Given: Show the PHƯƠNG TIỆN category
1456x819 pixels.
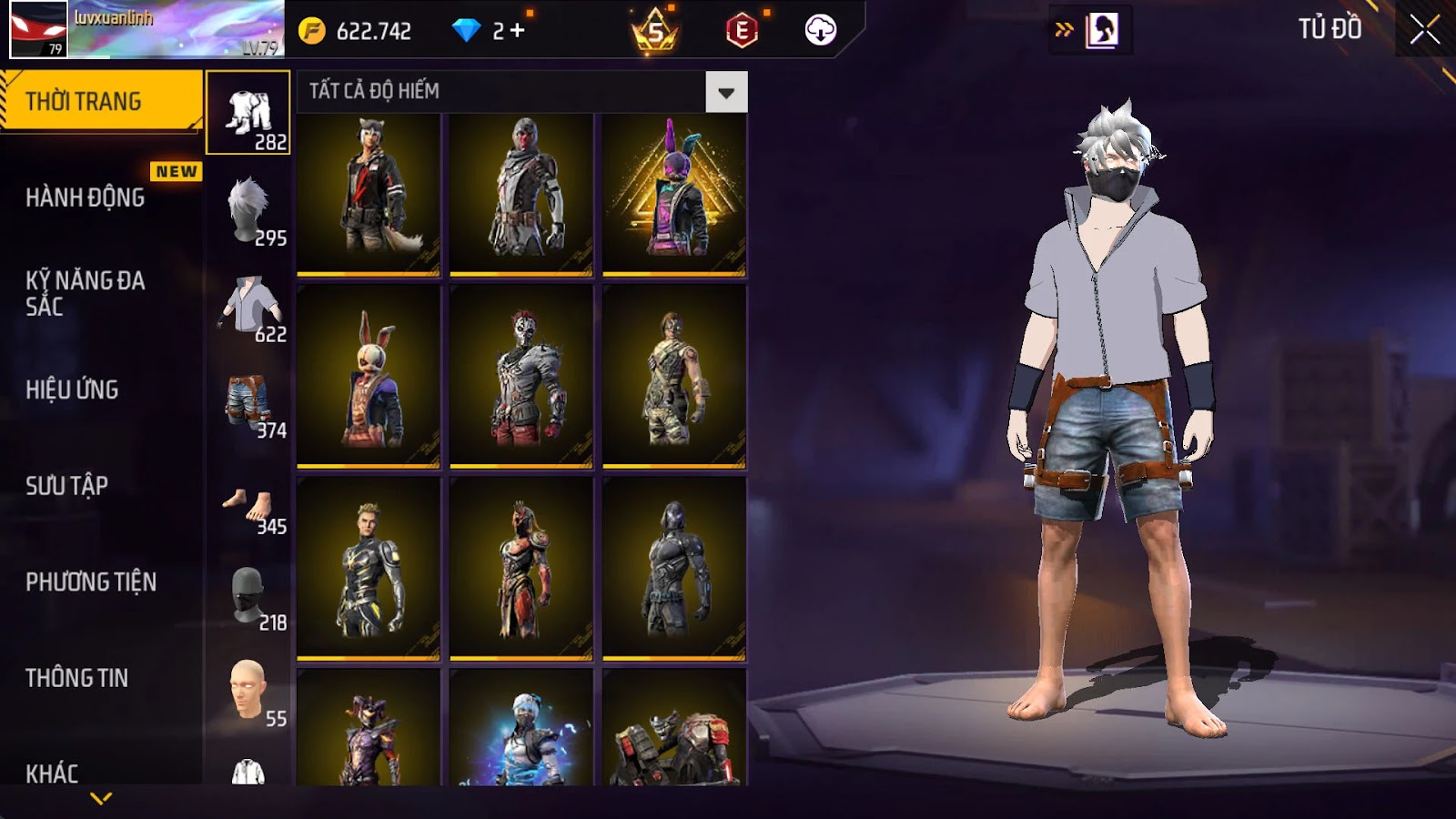Looking at the screenshot, I should tap(91, 582).
